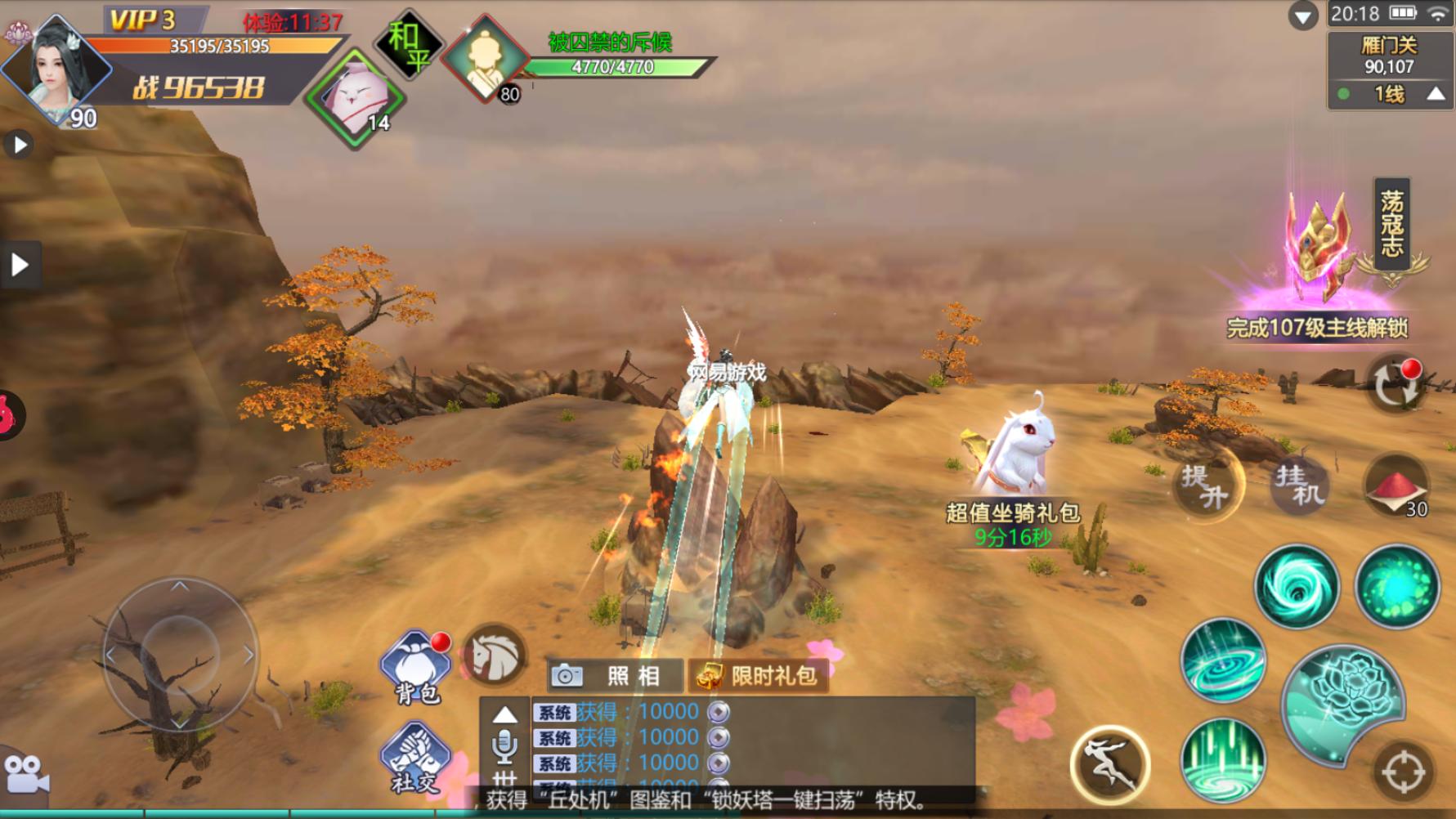Open the 1线 server line selector
This screenshot has width=1456, height=819.
tap(1389, 94)
